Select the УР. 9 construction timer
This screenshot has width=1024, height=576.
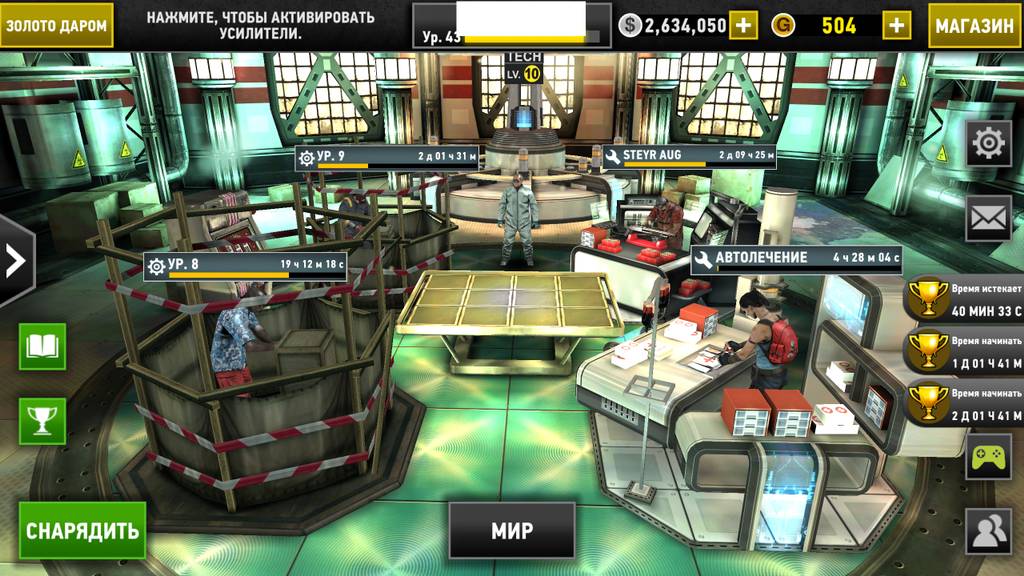tap(387, 158)
